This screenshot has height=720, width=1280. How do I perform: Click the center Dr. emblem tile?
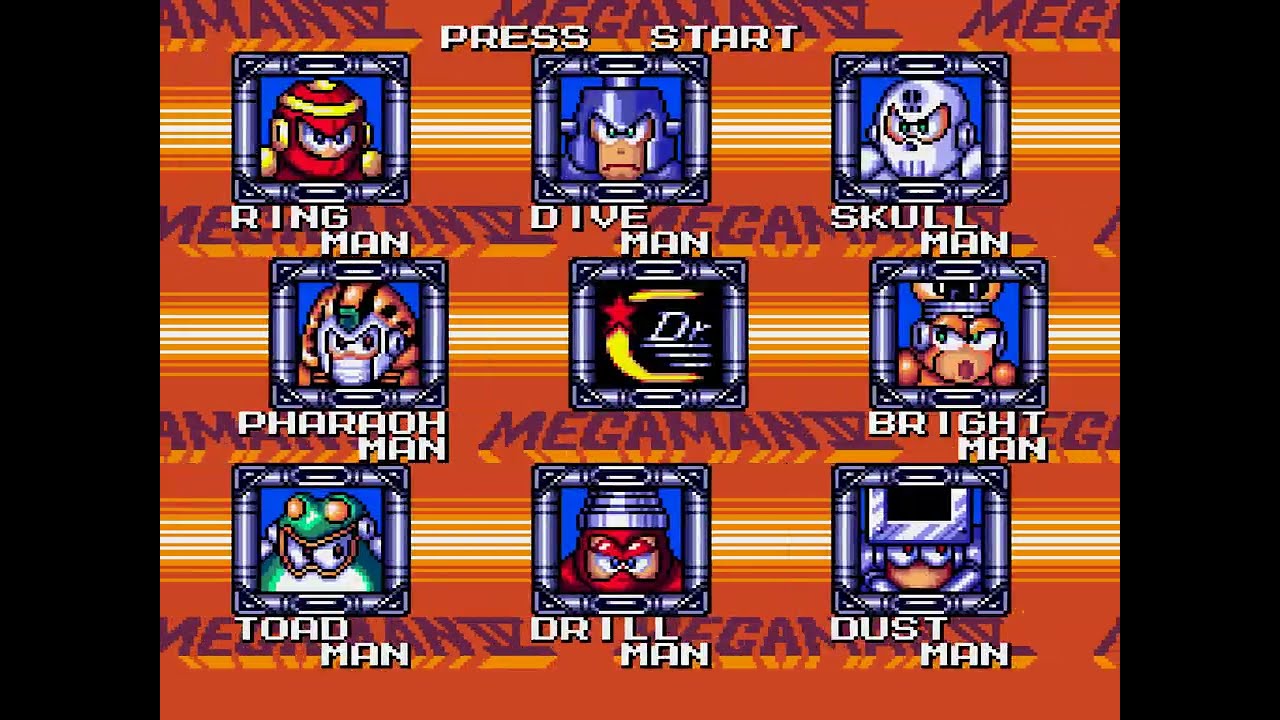[658, 334]
